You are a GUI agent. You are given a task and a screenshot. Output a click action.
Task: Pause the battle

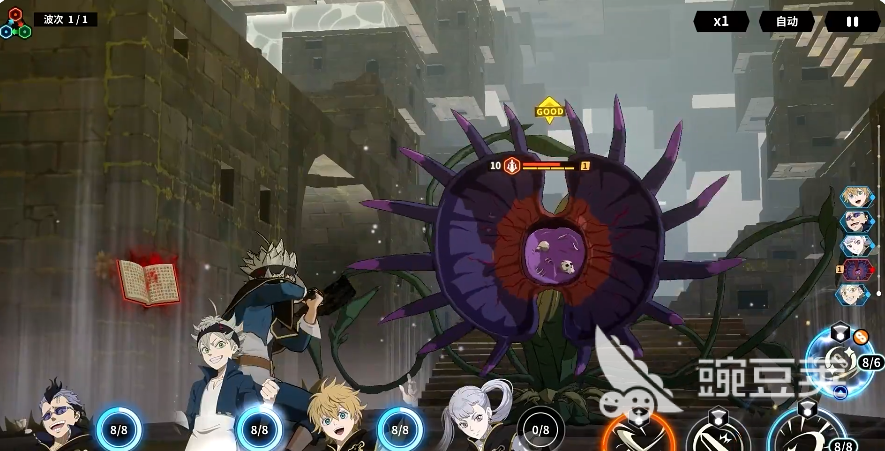[852, 21]
